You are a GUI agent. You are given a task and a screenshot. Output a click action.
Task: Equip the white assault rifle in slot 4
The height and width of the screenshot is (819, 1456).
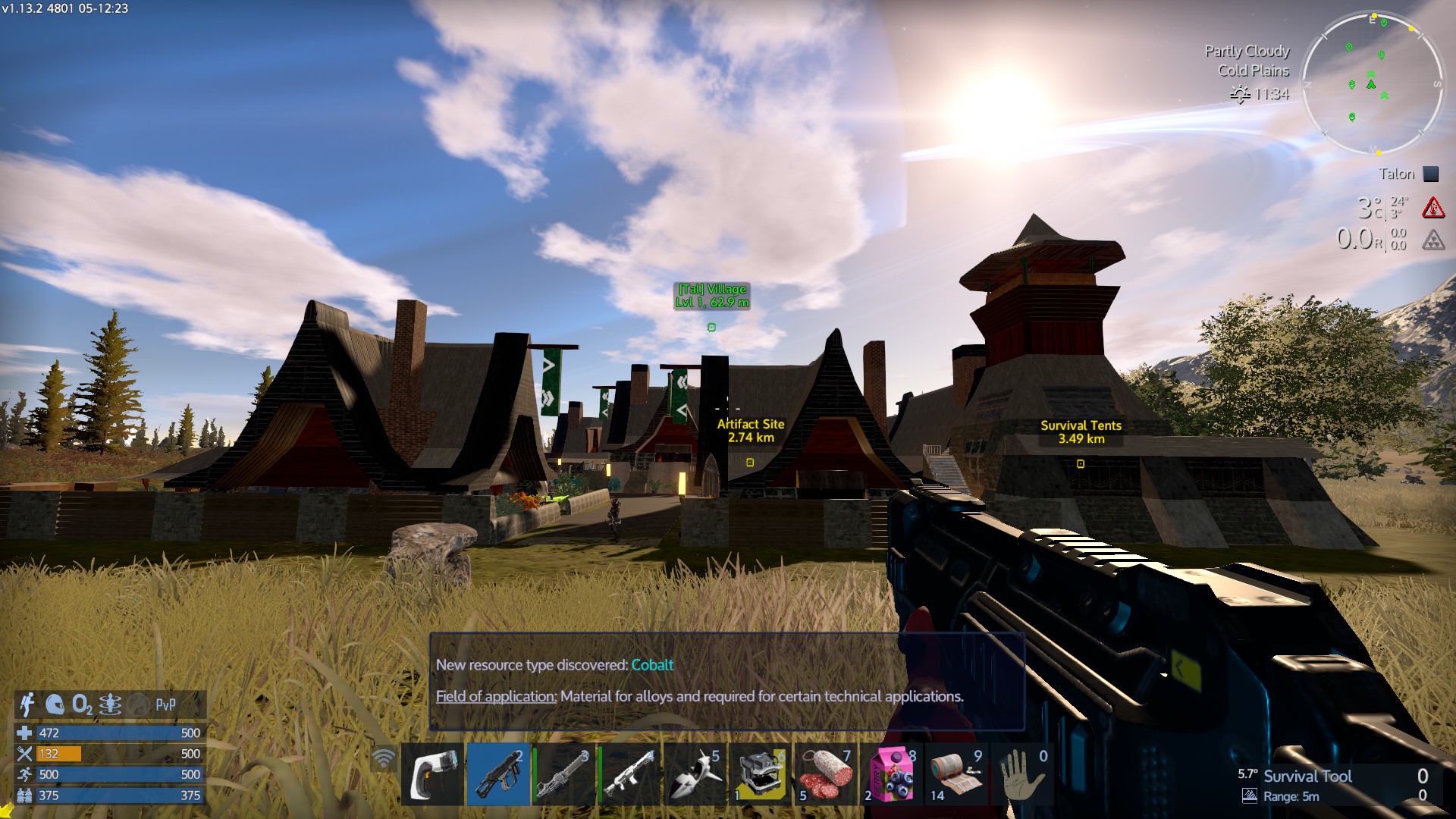629,774
